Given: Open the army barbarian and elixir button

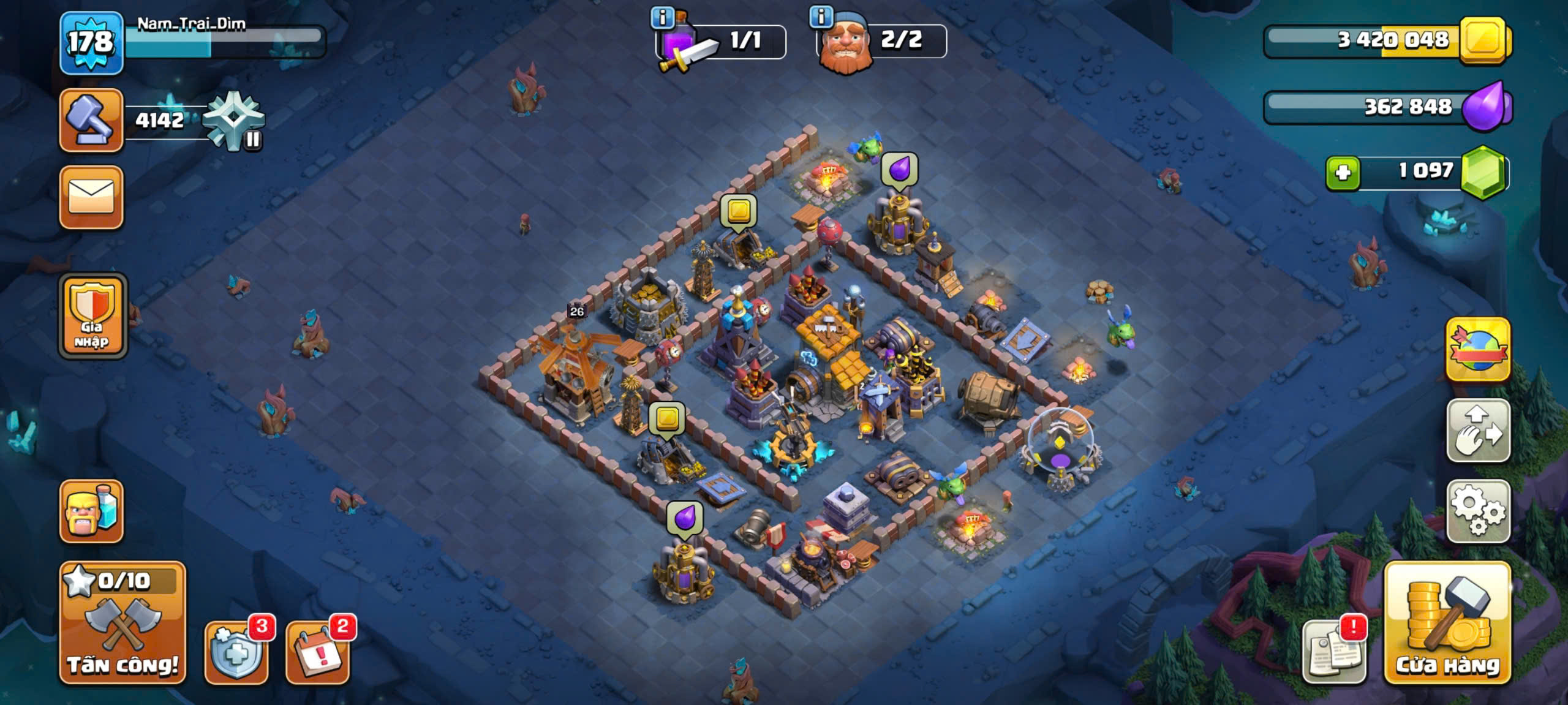Looking at the screenshot, I should click(x=91, y=511).
